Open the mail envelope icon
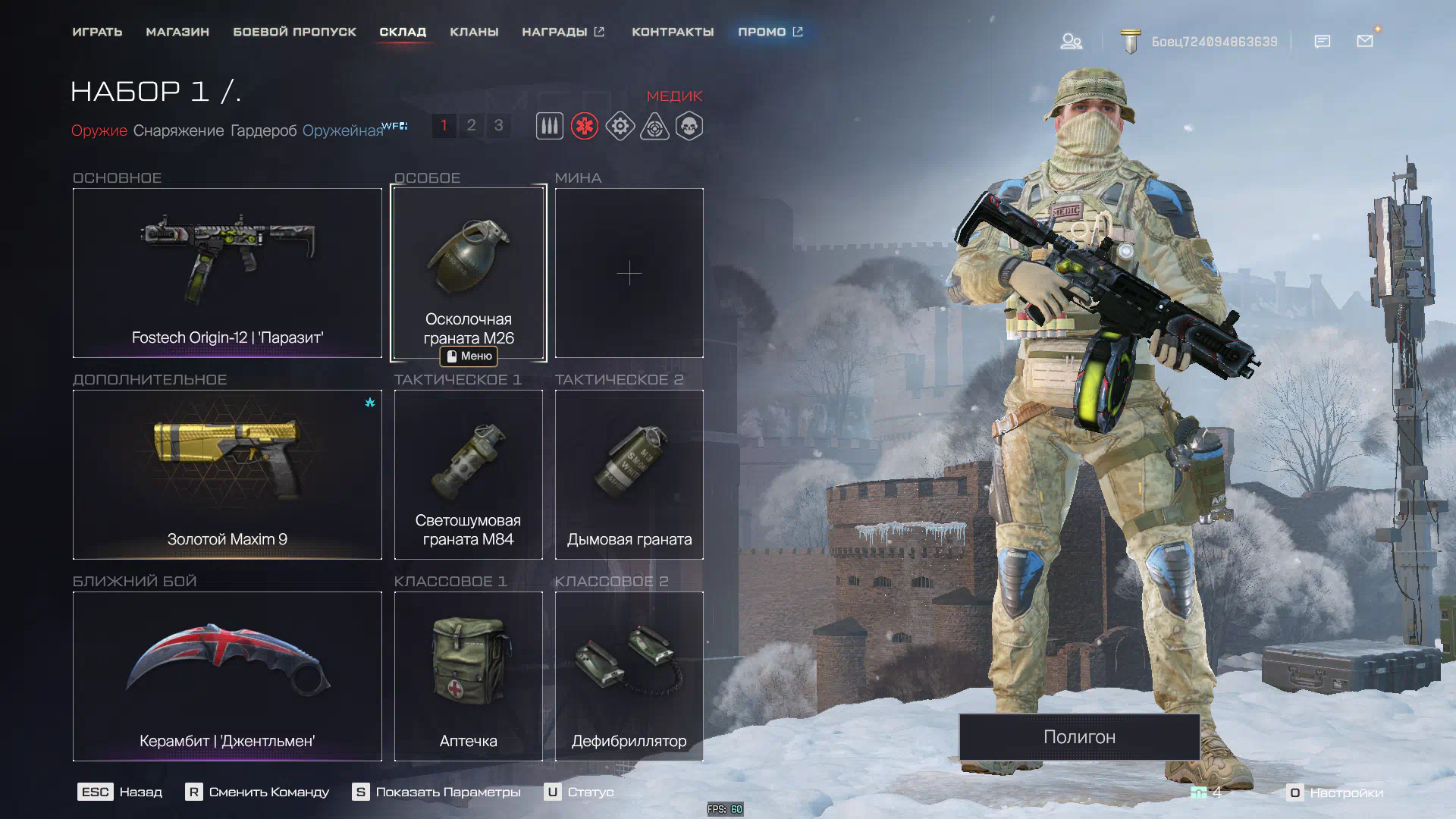1456x819 pixels. [1365, 41]
